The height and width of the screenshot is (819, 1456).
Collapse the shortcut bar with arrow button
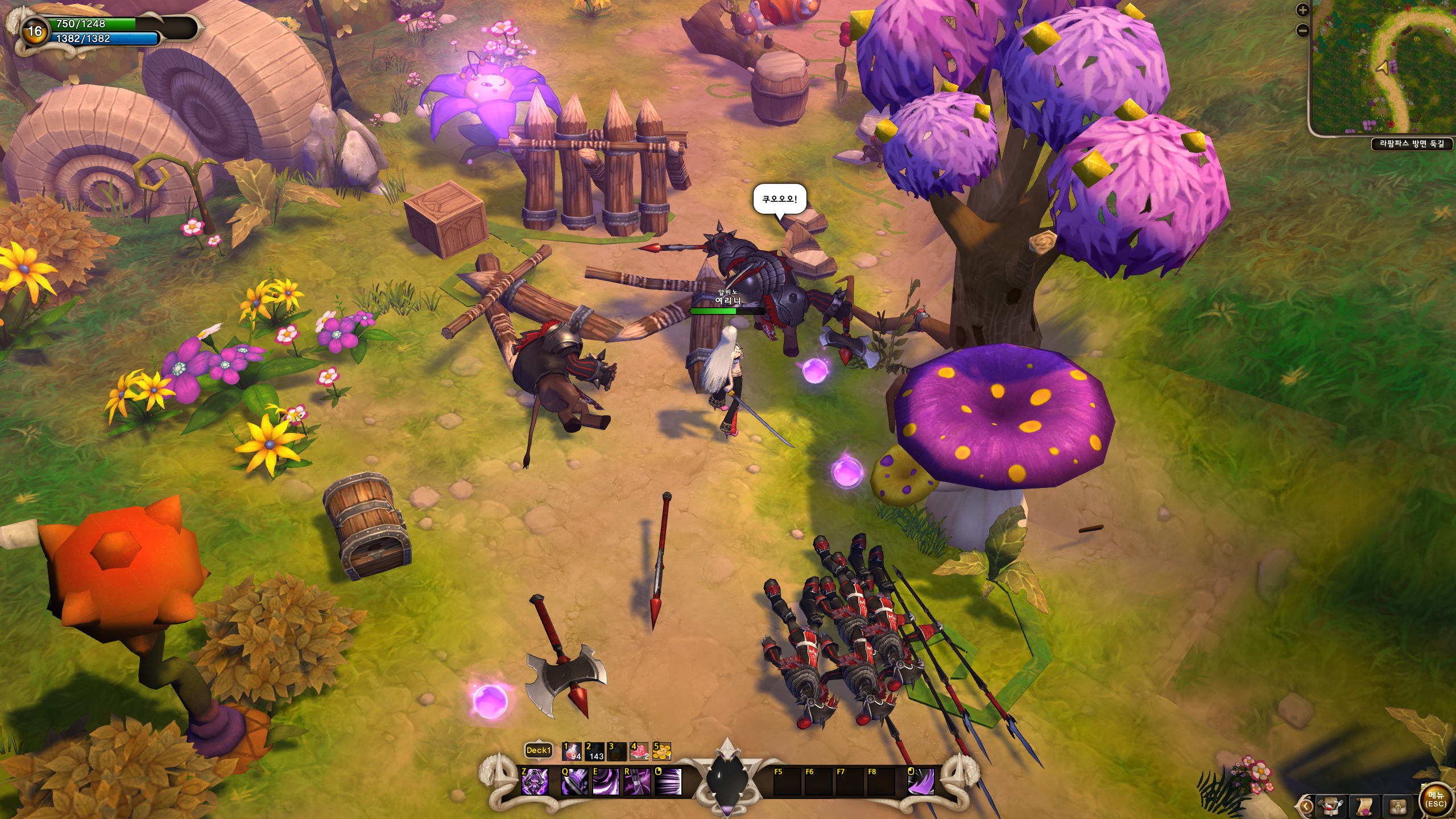click(x=1306, y=806)
